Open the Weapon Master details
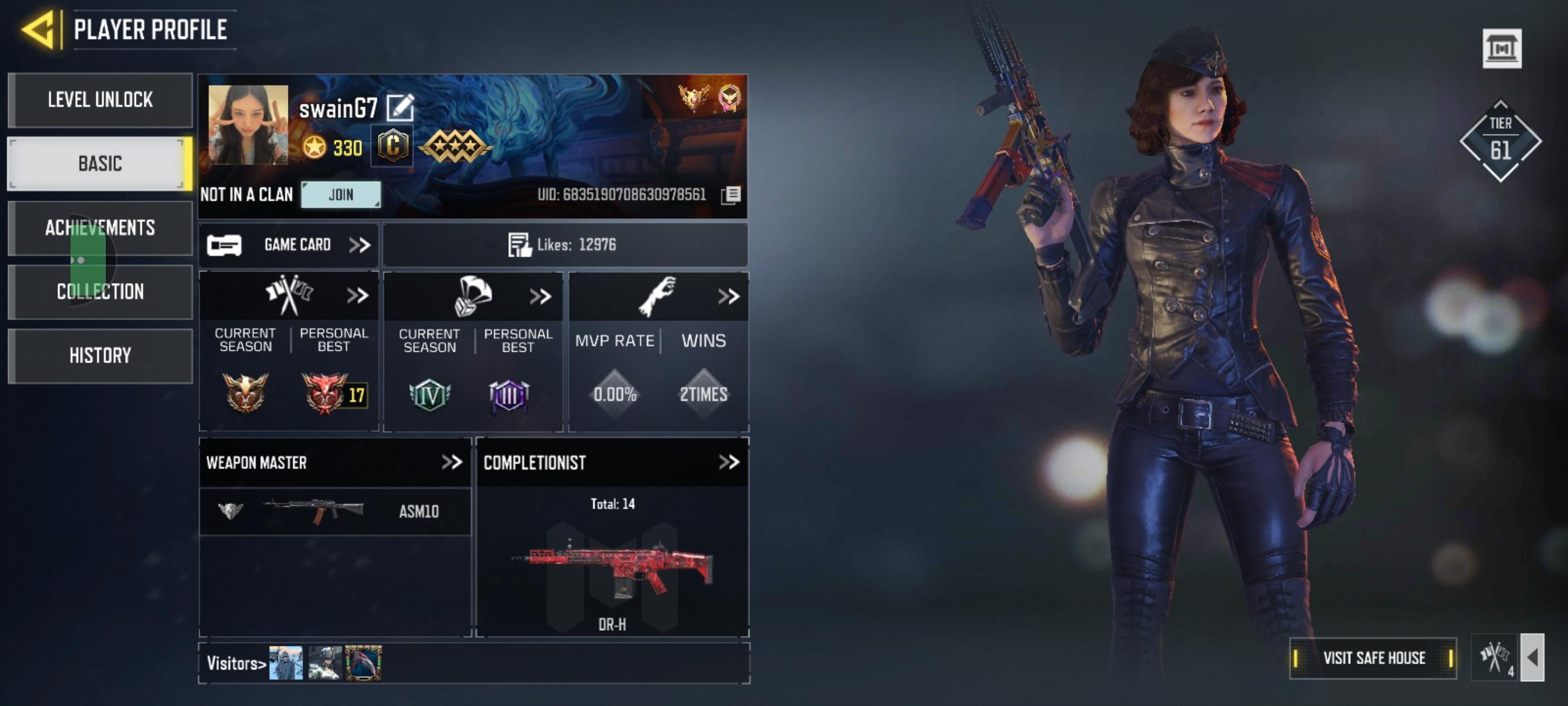 pyautogui.click(x=451, y=463)
